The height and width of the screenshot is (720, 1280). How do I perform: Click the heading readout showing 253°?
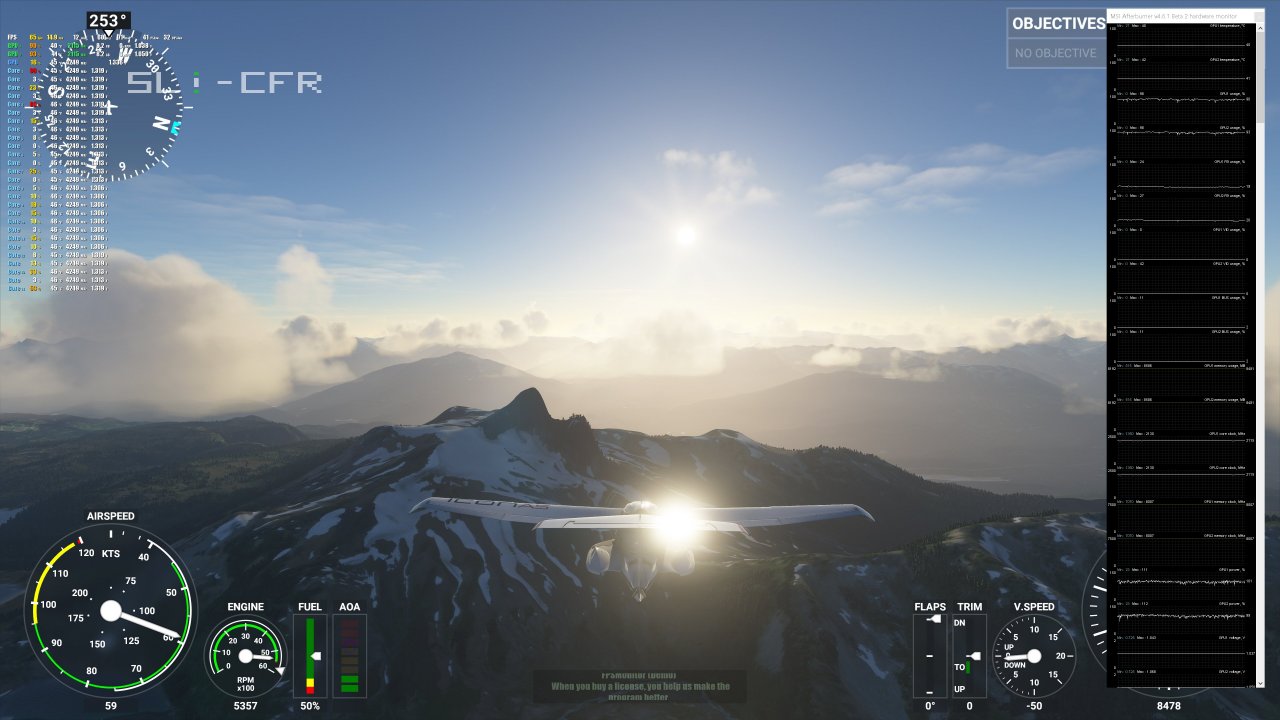point(110,17)
